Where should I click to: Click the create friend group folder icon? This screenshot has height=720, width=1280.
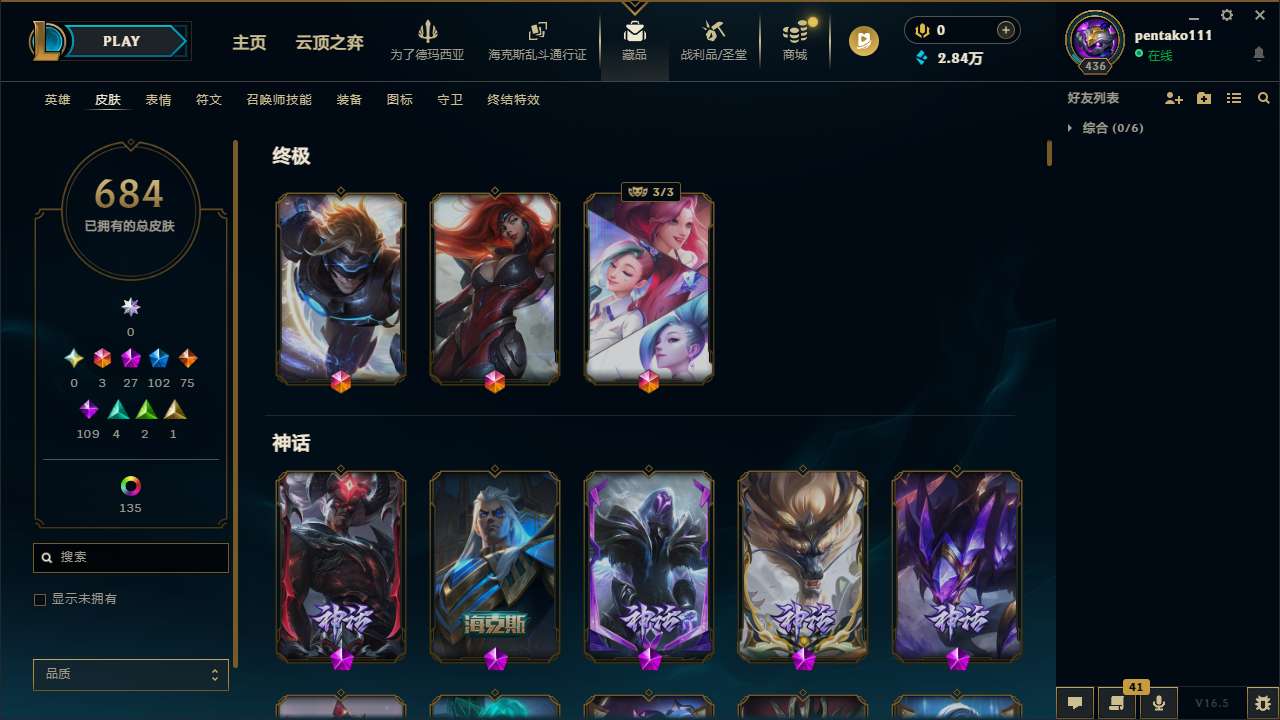tap(1204, 98)
